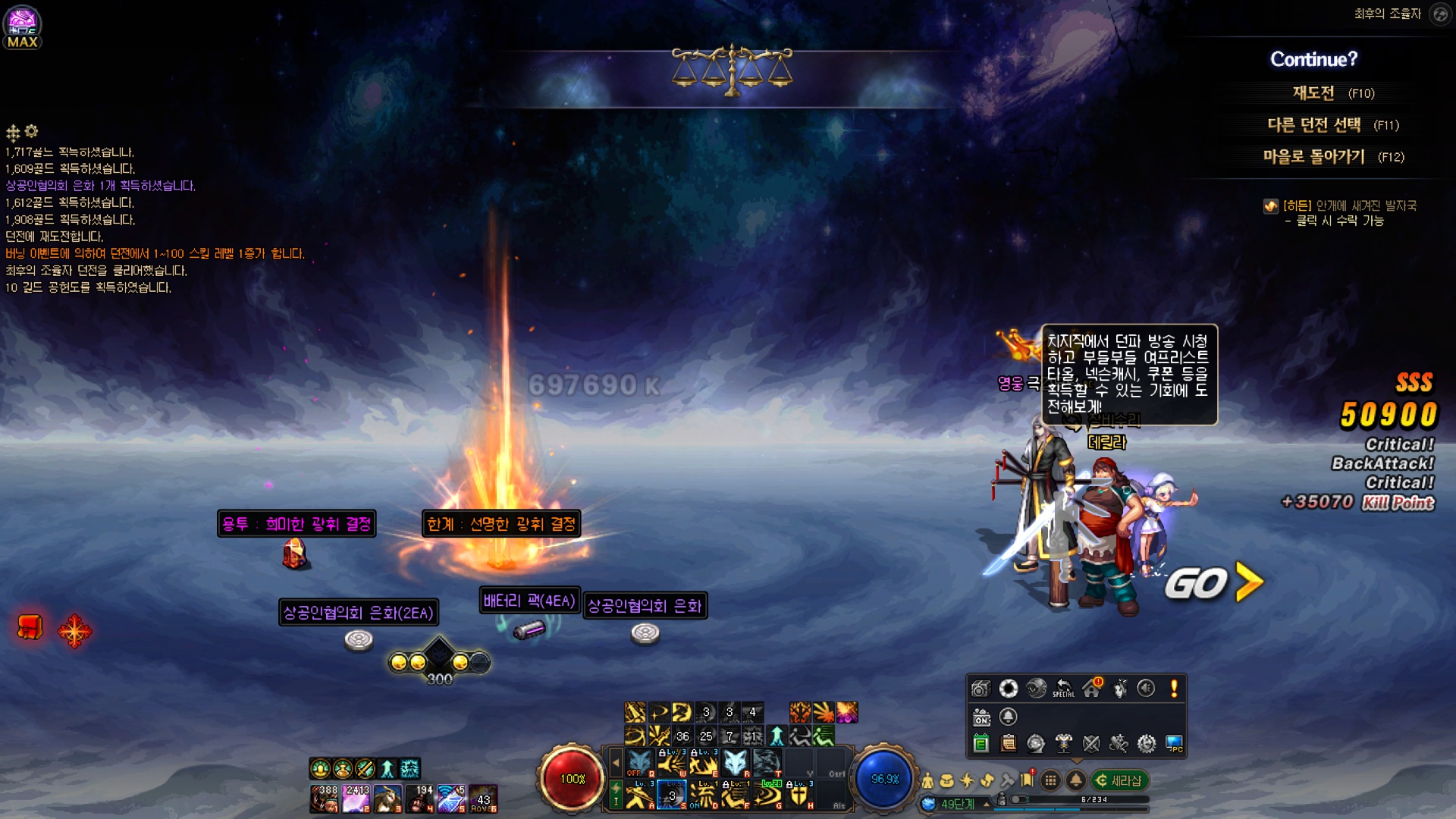
Task: Click the skill bar left arrow expander
Action: [x=616, y=762]
